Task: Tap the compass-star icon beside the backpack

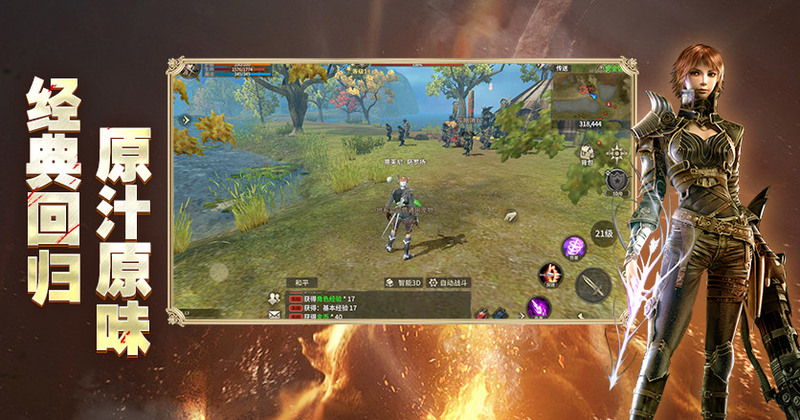Action: (618, 154)
